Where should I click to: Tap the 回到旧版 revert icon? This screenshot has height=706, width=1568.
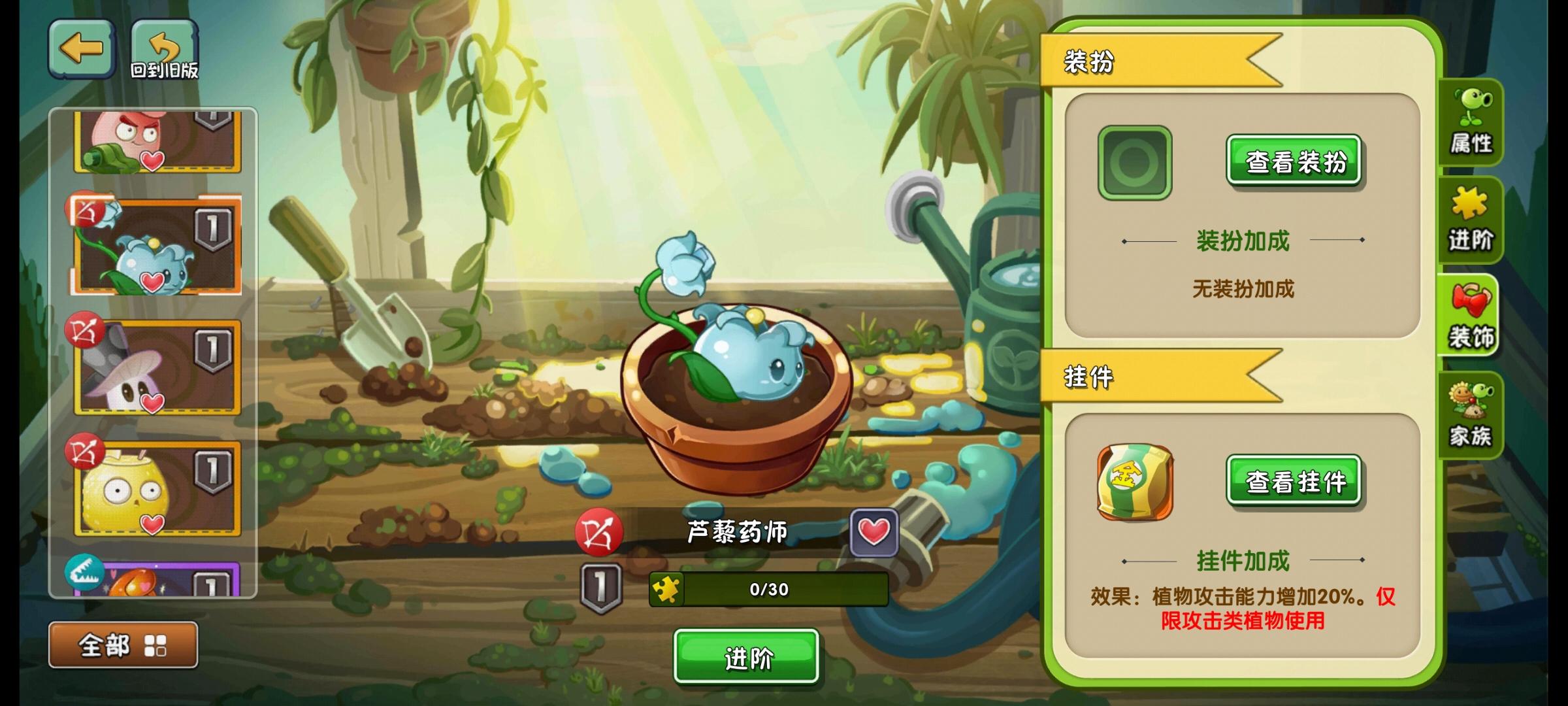163,47
